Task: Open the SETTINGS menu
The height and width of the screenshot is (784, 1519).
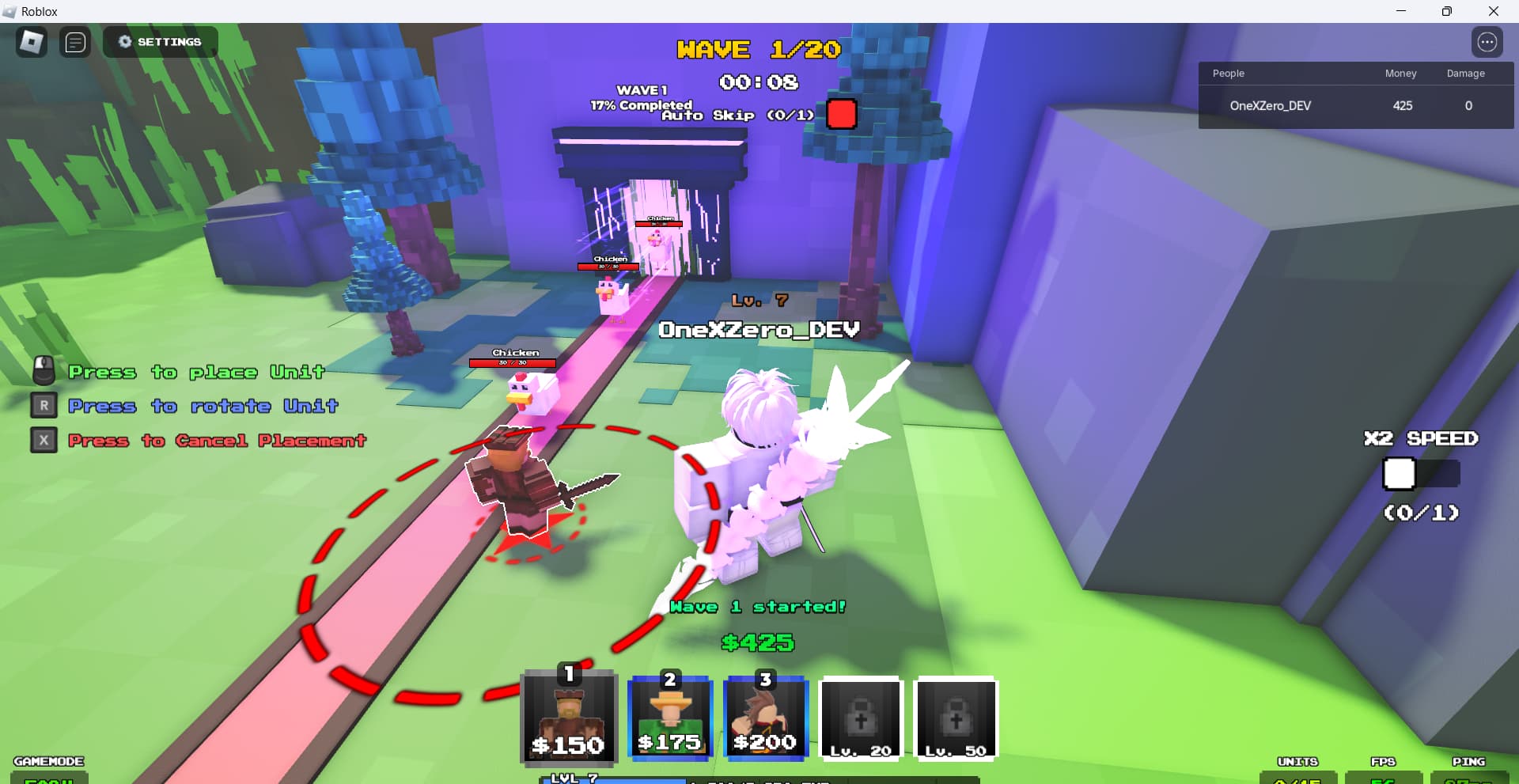Action: [160, 41]
